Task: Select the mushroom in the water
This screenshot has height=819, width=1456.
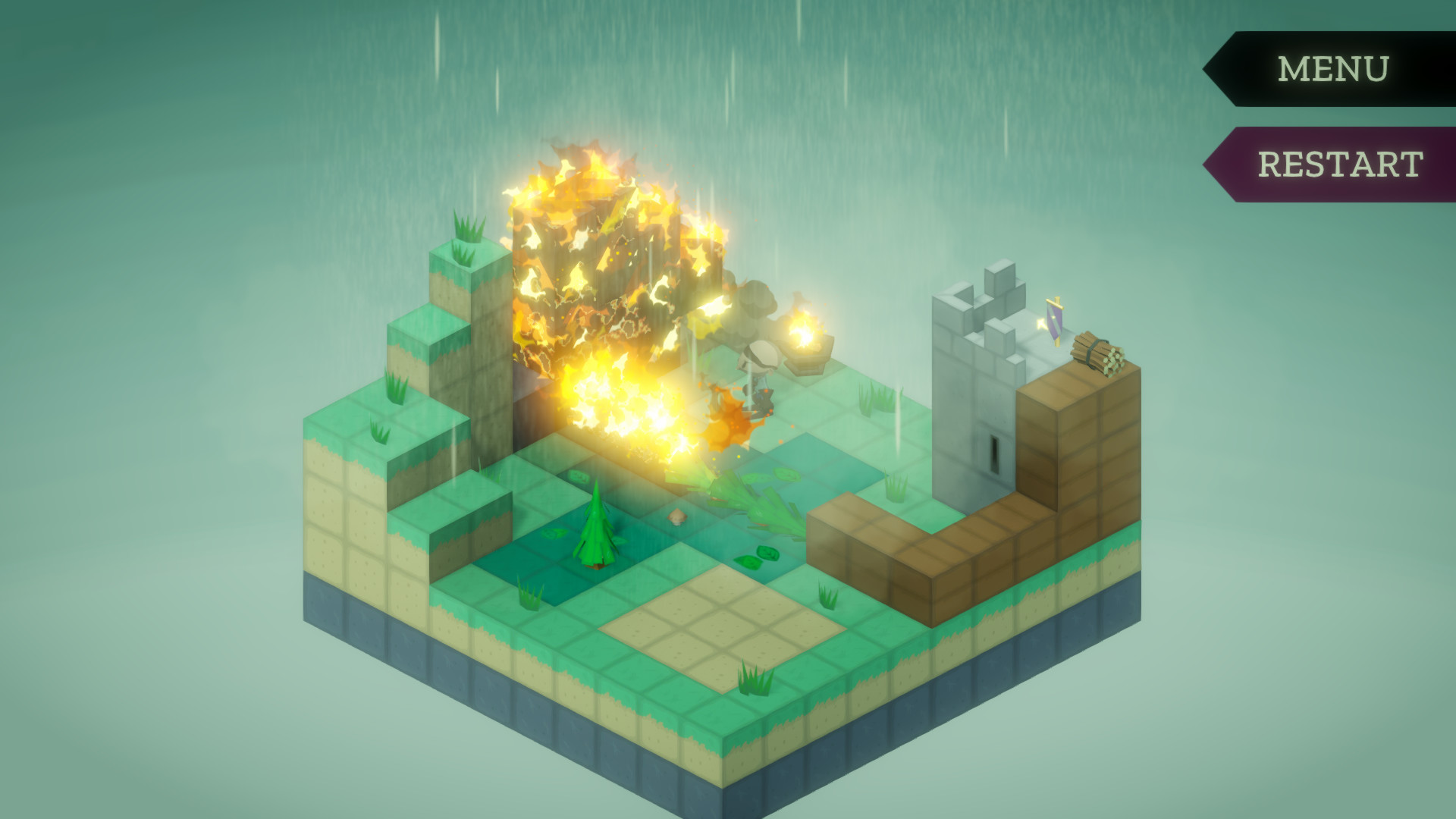Action: click(x=676, y=518)
